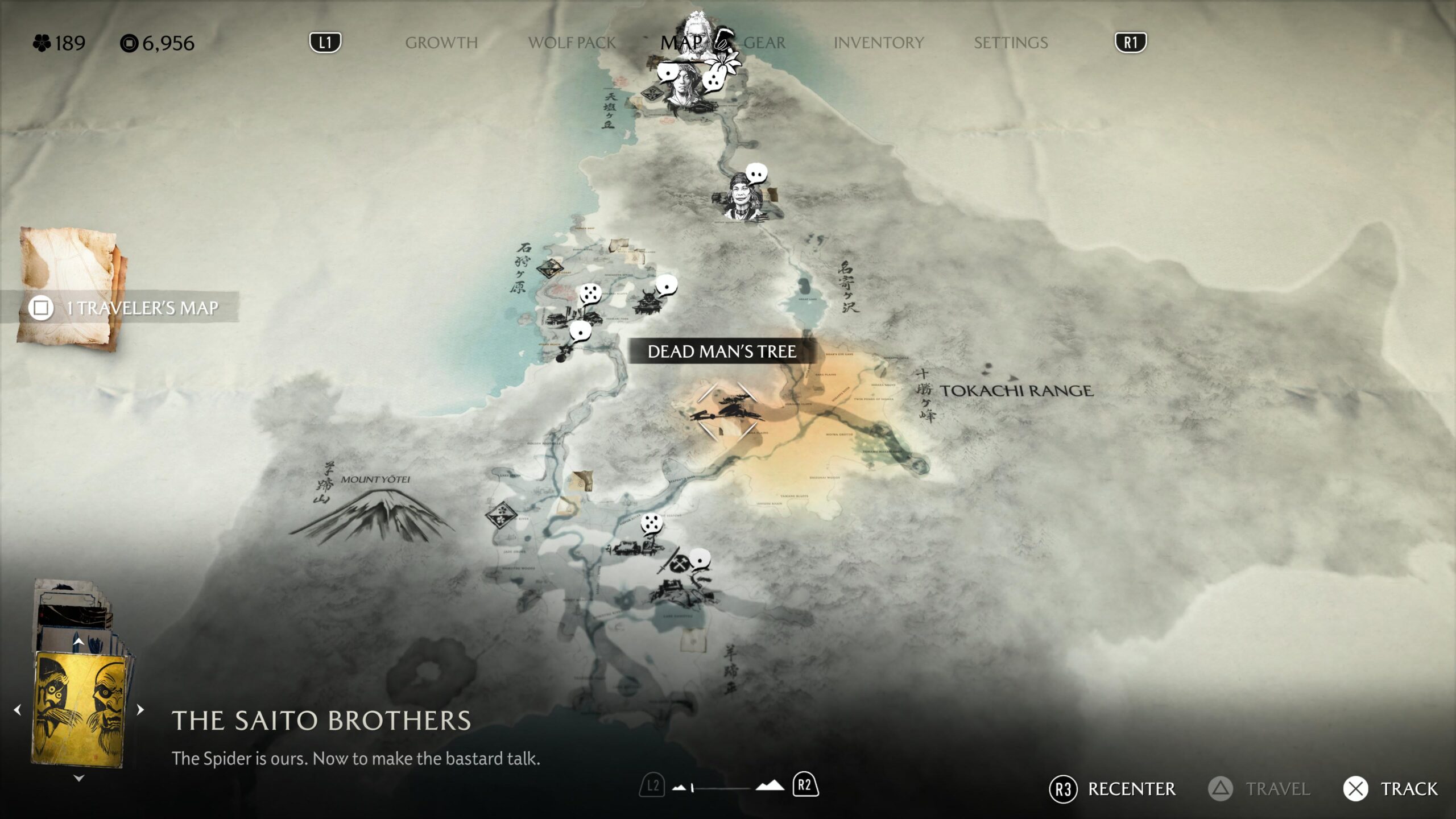The image size is (1456, 819).
Task: Show the previous quest card with left arrow
Action: coord(18,710)
